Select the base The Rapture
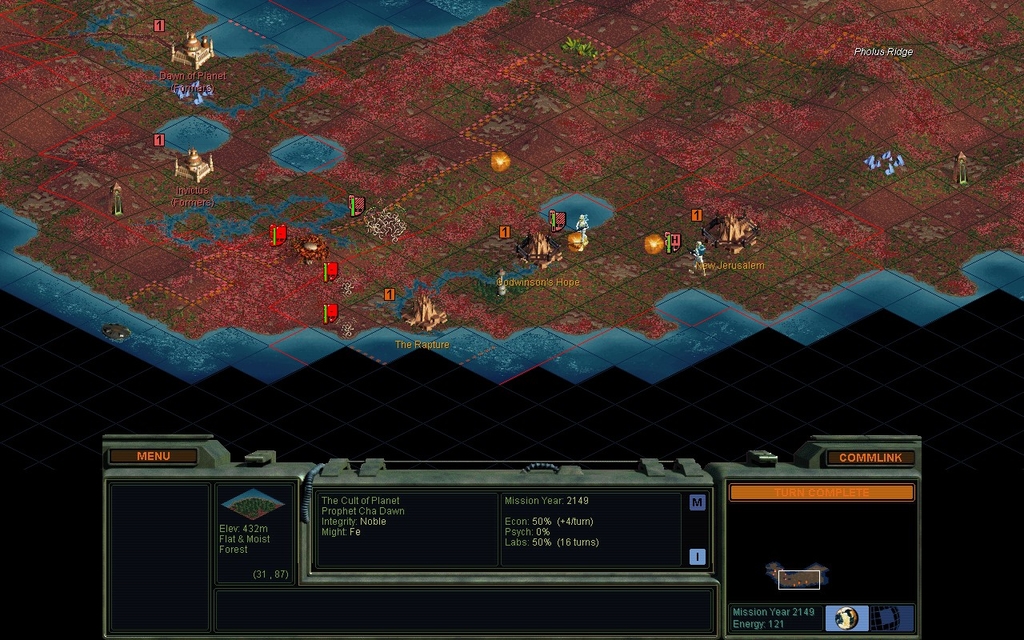The image size is (1024, 640). coord(424,312)
